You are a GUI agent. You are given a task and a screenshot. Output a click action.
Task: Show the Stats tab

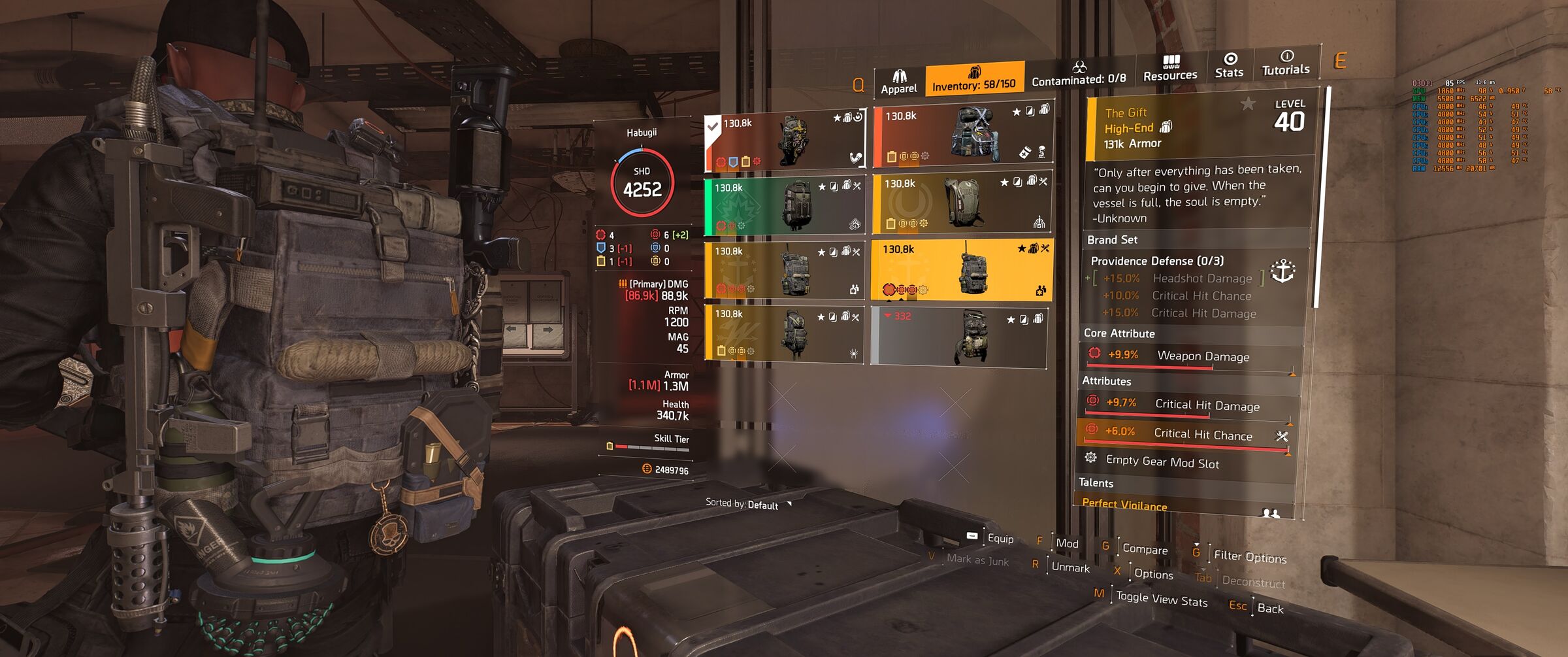(x=1229, y=66)
